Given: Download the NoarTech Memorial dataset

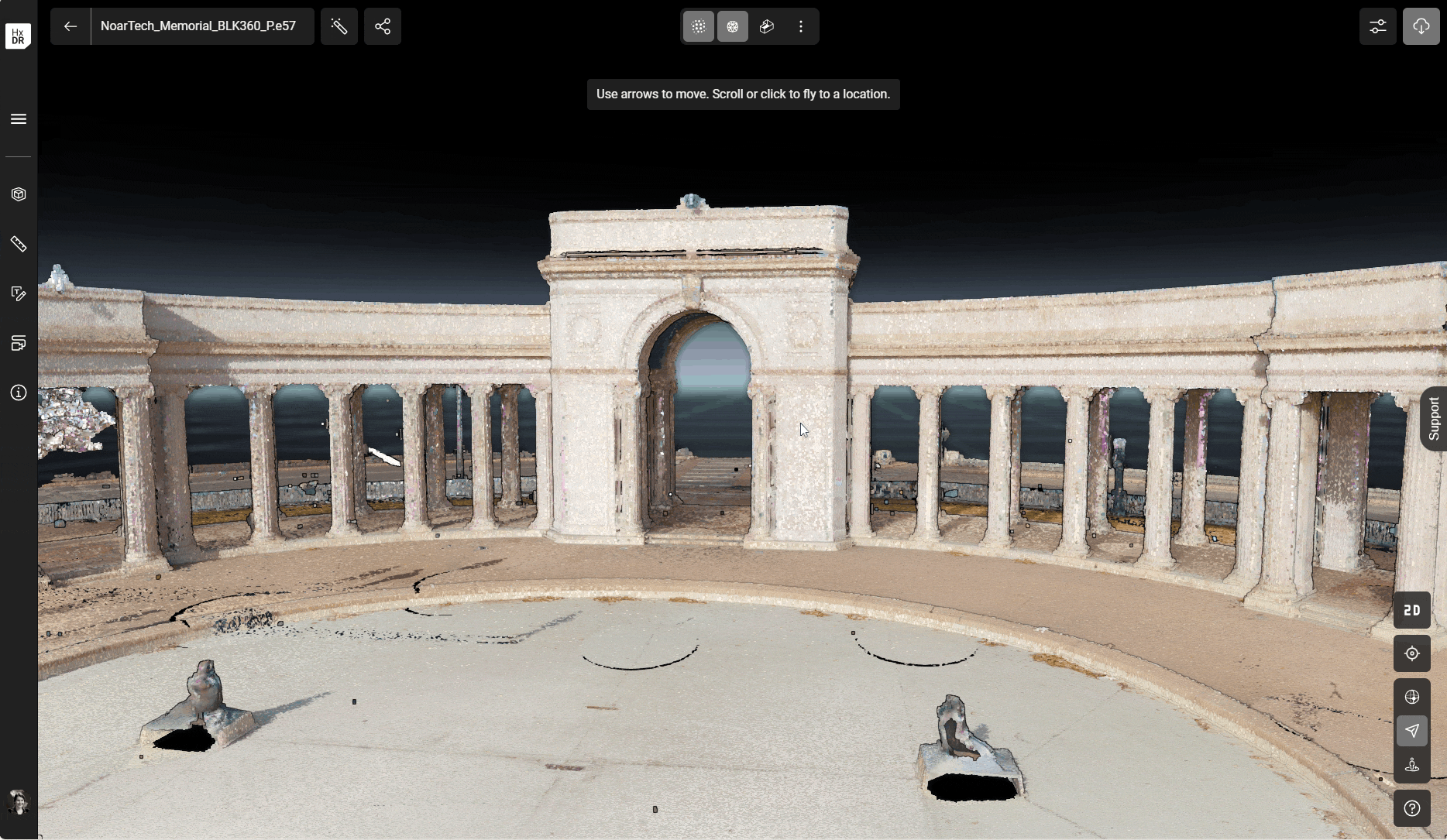Looking at the screenshot, I should (x=1421, y=26).
